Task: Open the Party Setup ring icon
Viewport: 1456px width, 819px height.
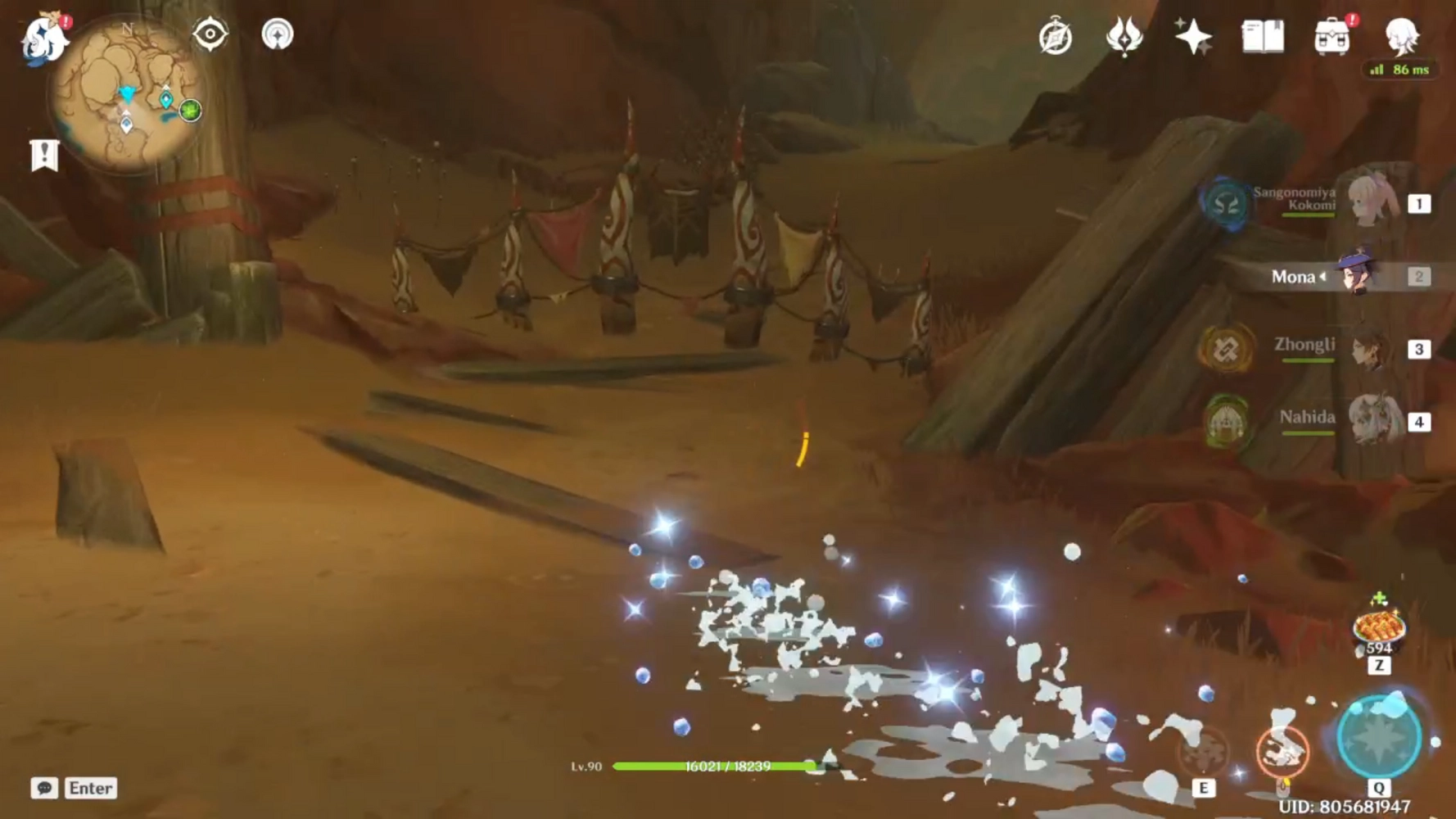Action: [278, 34]
